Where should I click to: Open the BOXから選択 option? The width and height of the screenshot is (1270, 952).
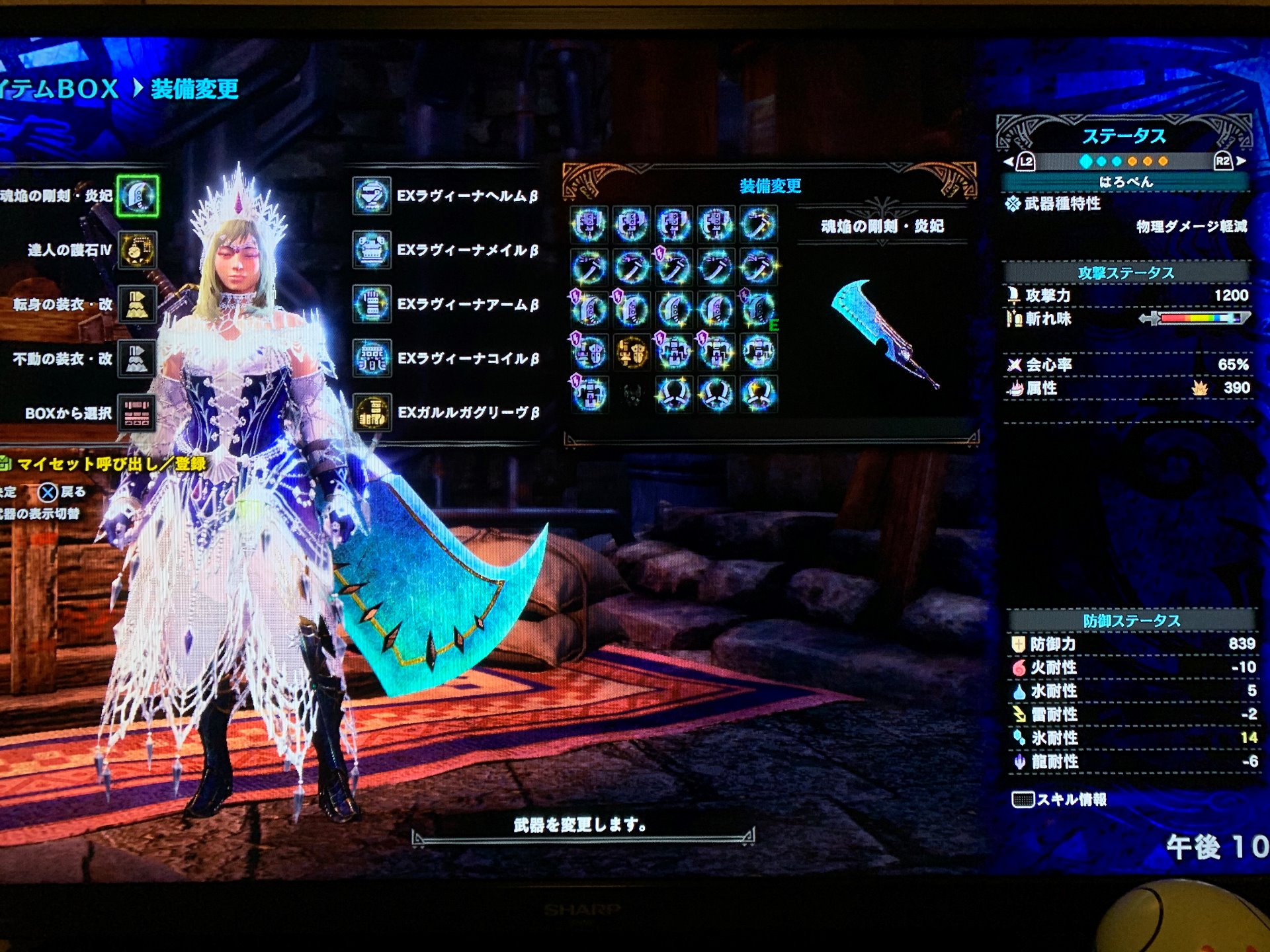click(138, 413)
